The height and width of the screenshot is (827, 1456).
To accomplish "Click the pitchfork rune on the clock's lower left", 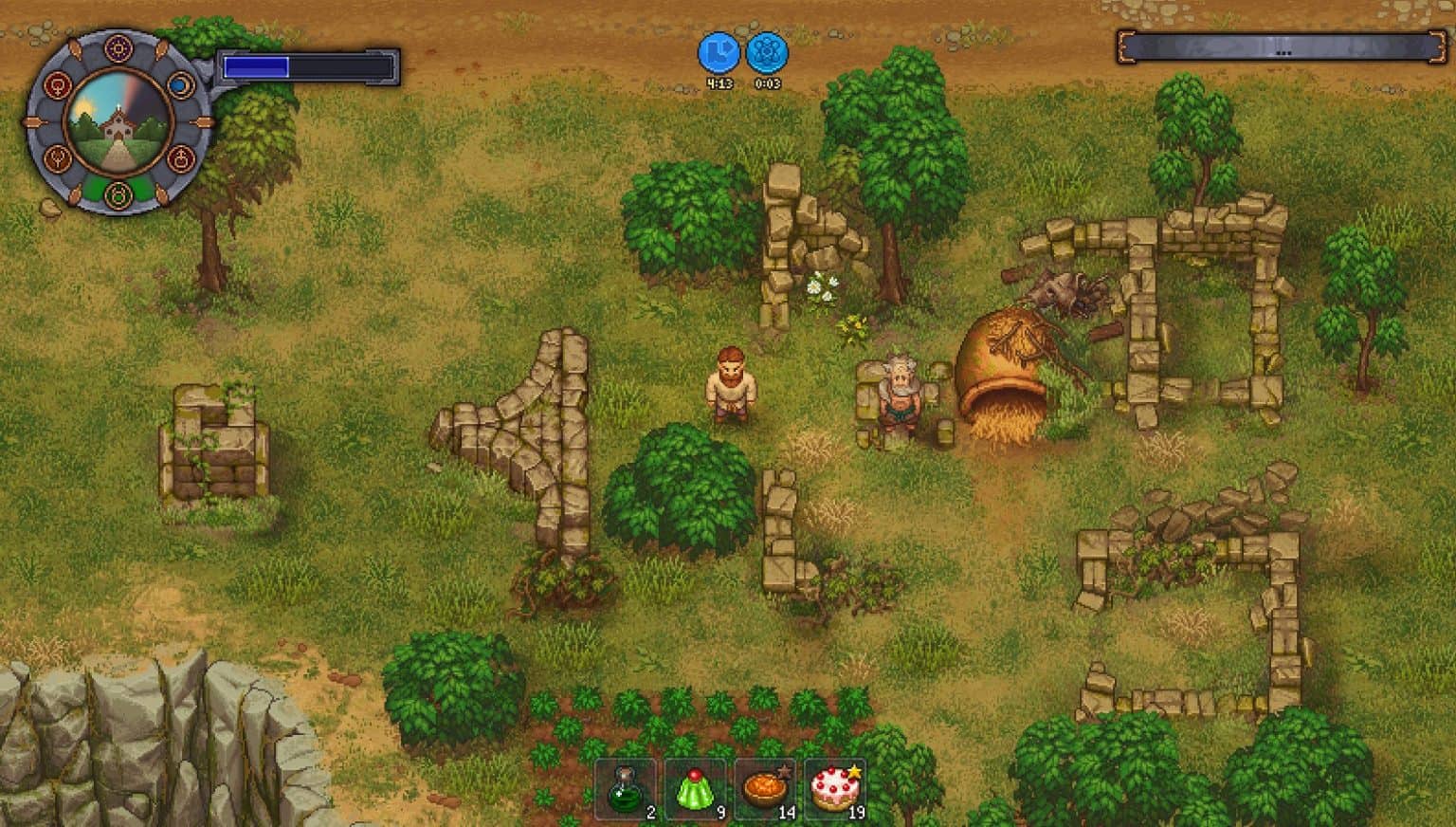I will [59, 156].
